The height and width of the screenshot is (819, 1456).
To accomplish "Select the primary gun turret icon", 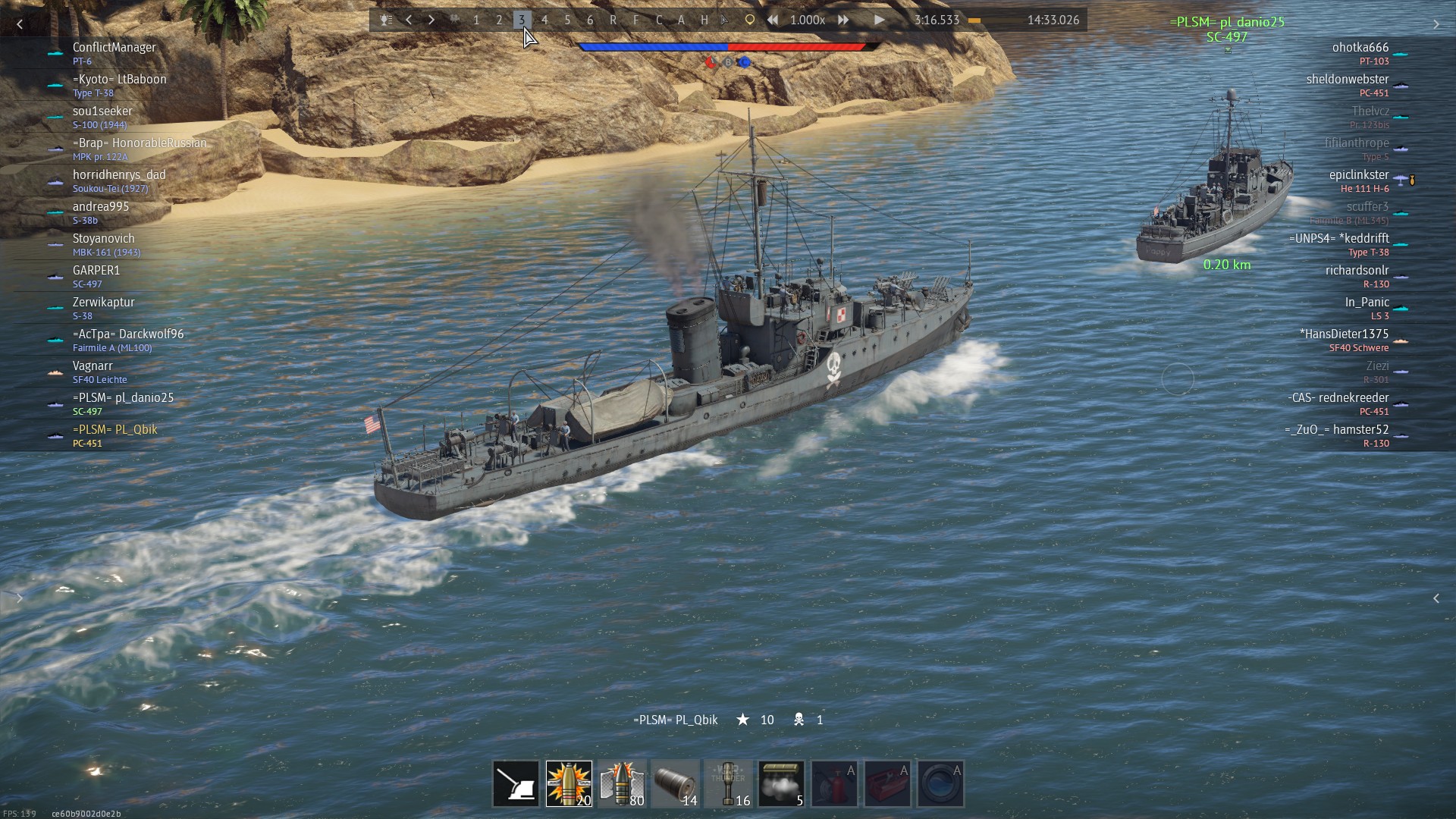I will point(516,783).
